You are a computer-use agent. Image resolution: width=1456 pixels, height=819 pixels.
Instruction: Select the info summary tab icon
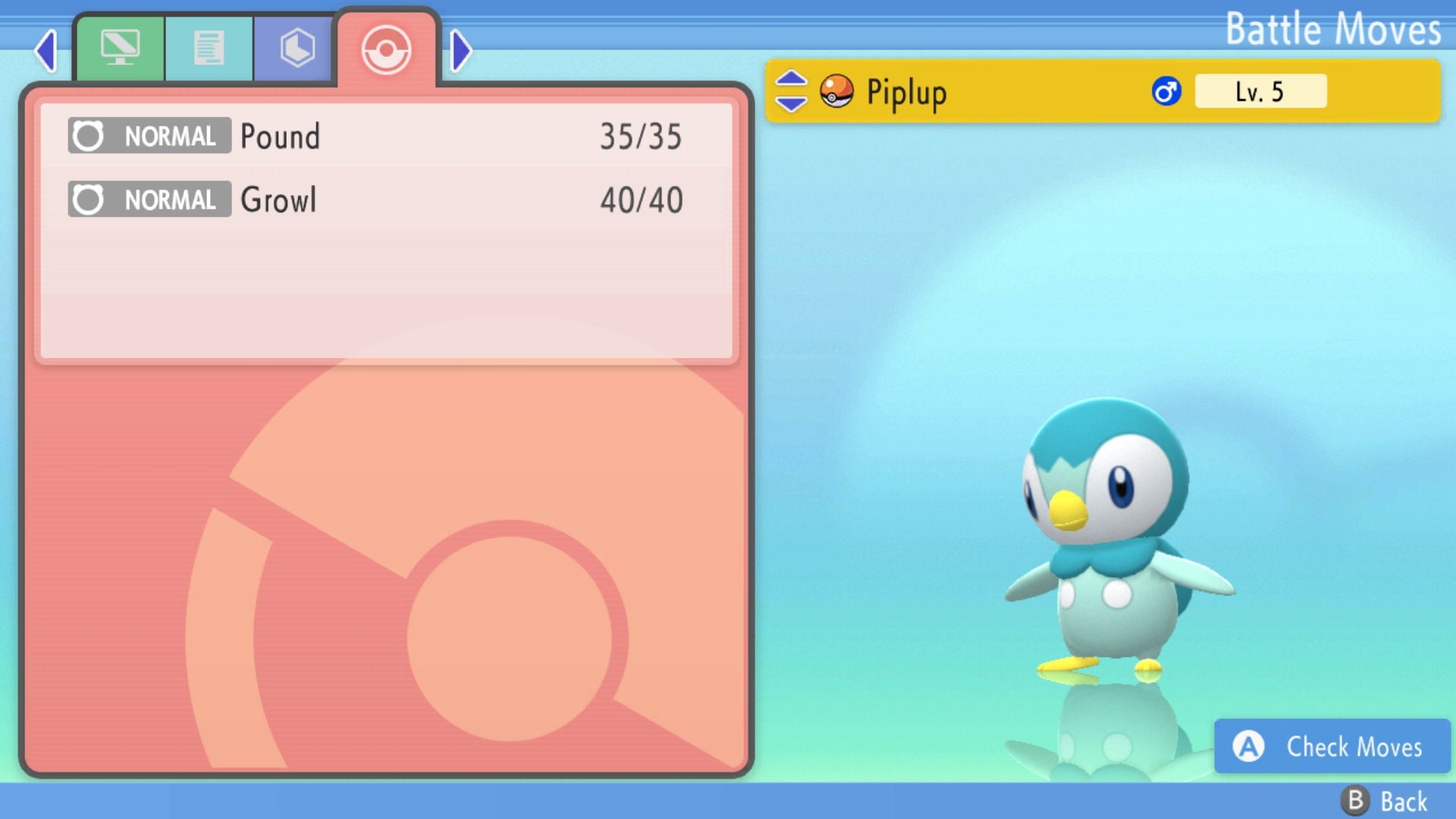click(121, 47)
